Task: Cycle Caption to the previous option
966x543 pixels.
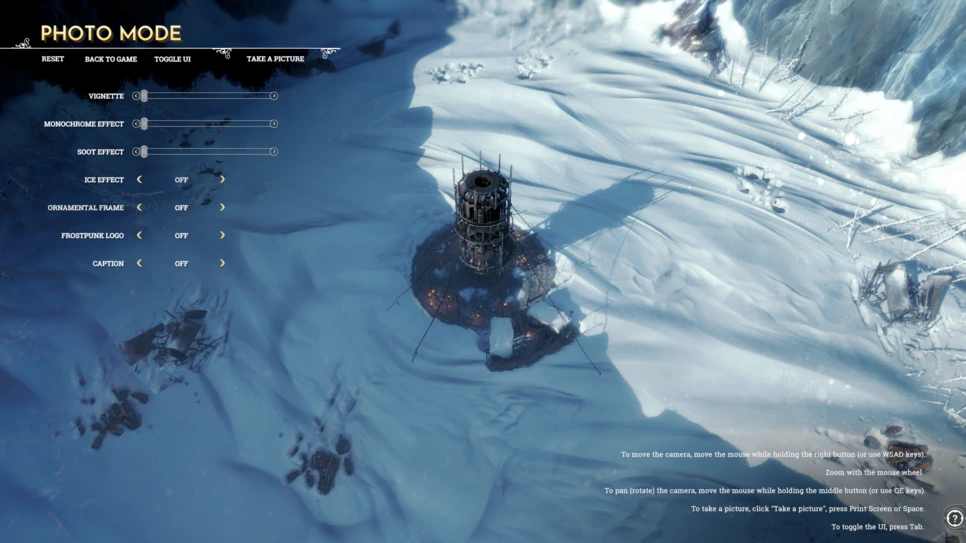Action: pos(139,264)
